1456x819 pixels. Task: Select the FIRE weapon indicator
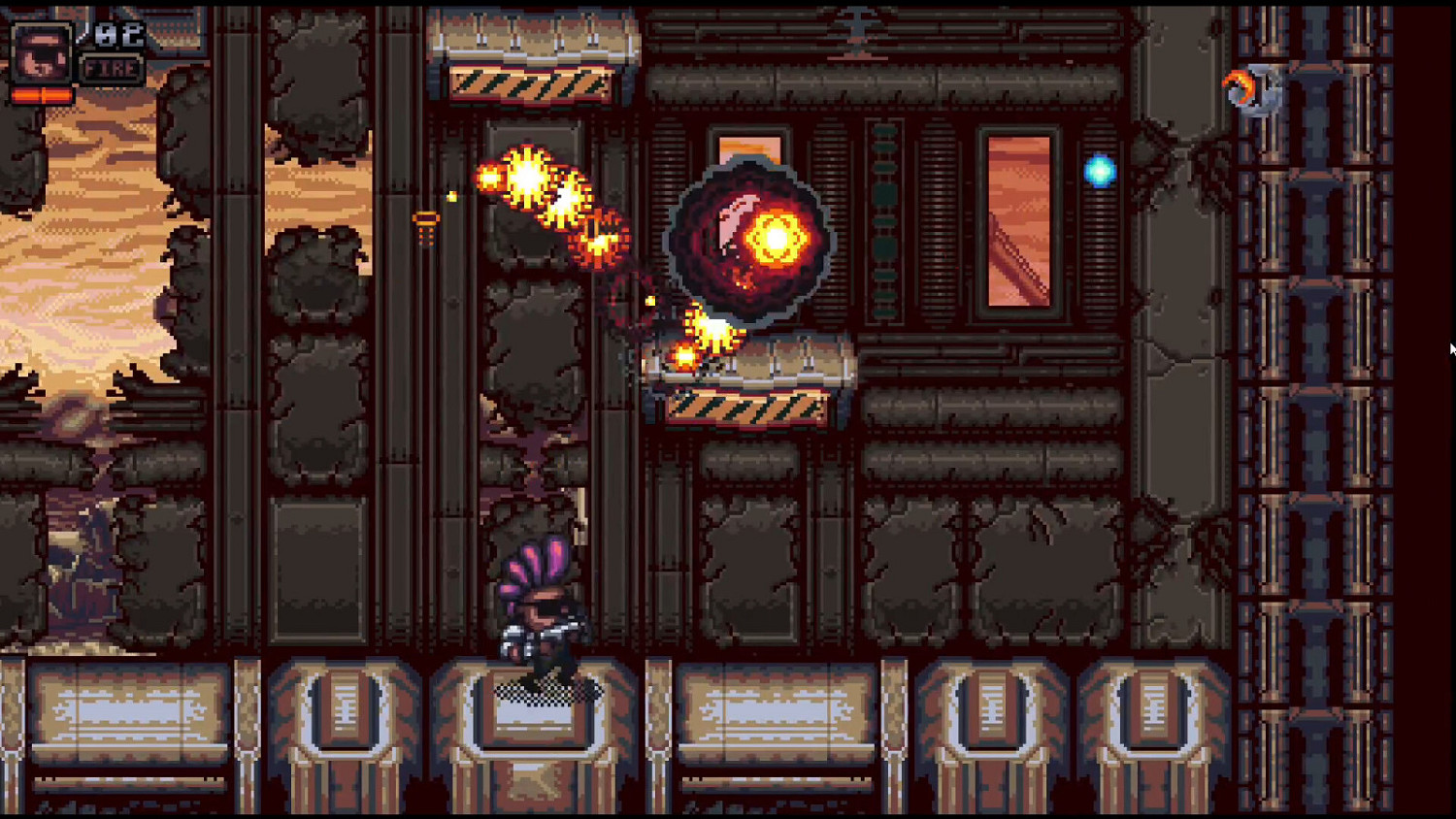click(x=110, y=69)
